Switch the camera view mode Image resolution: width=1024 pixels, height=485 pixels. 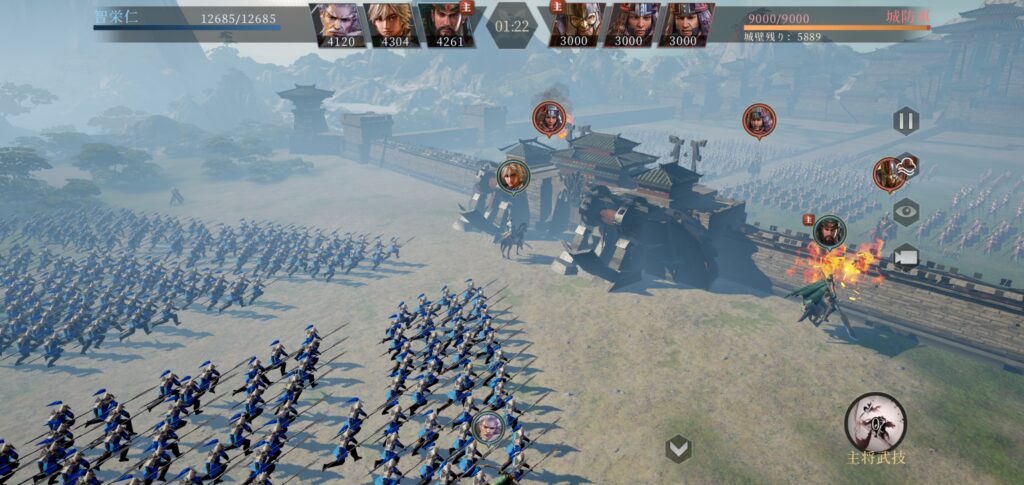click(906, 257)
